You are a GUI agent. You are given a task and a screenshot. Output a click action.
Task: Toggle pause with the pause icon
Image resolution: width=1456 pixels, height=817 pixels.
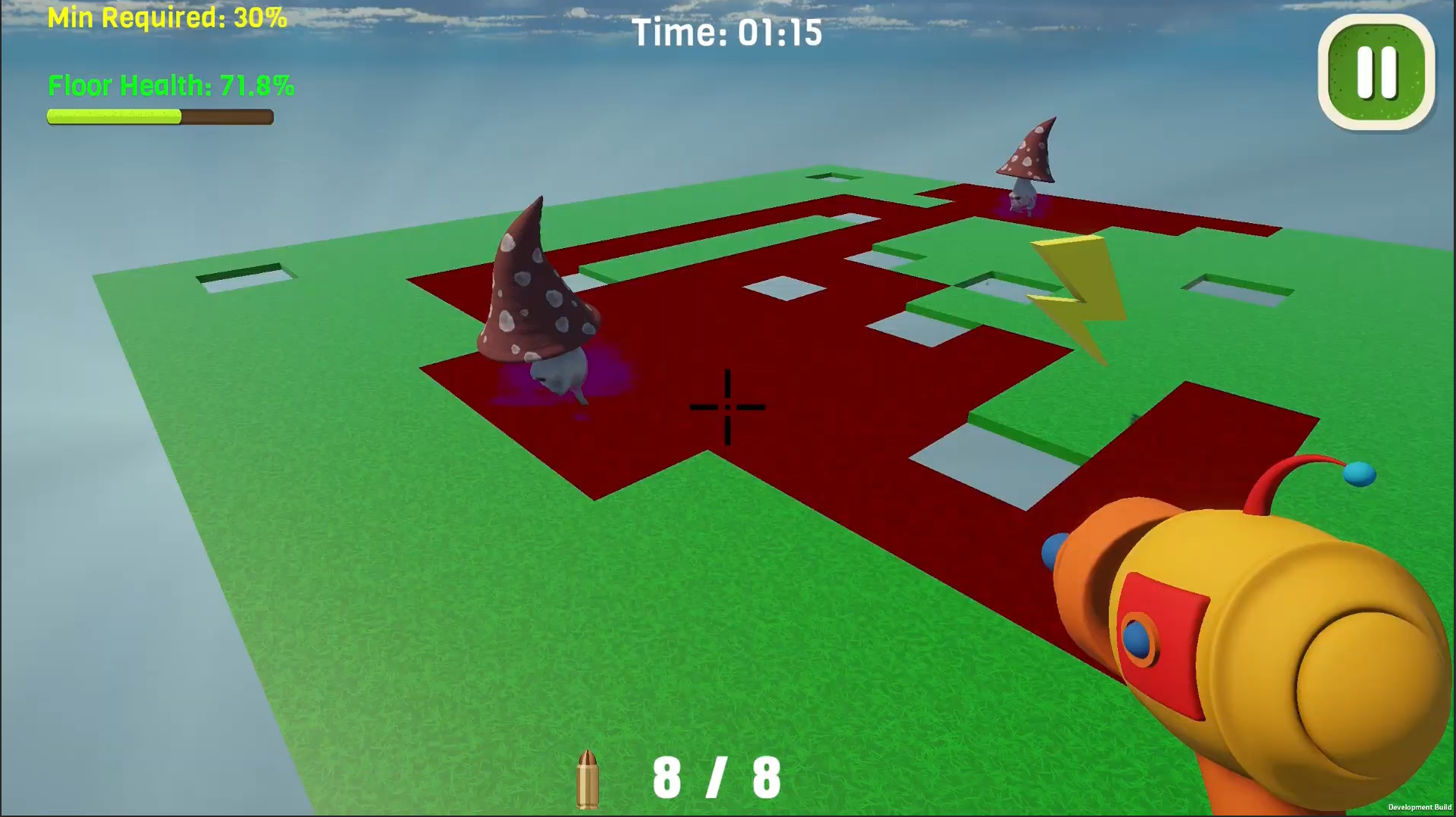[1375, 72]
